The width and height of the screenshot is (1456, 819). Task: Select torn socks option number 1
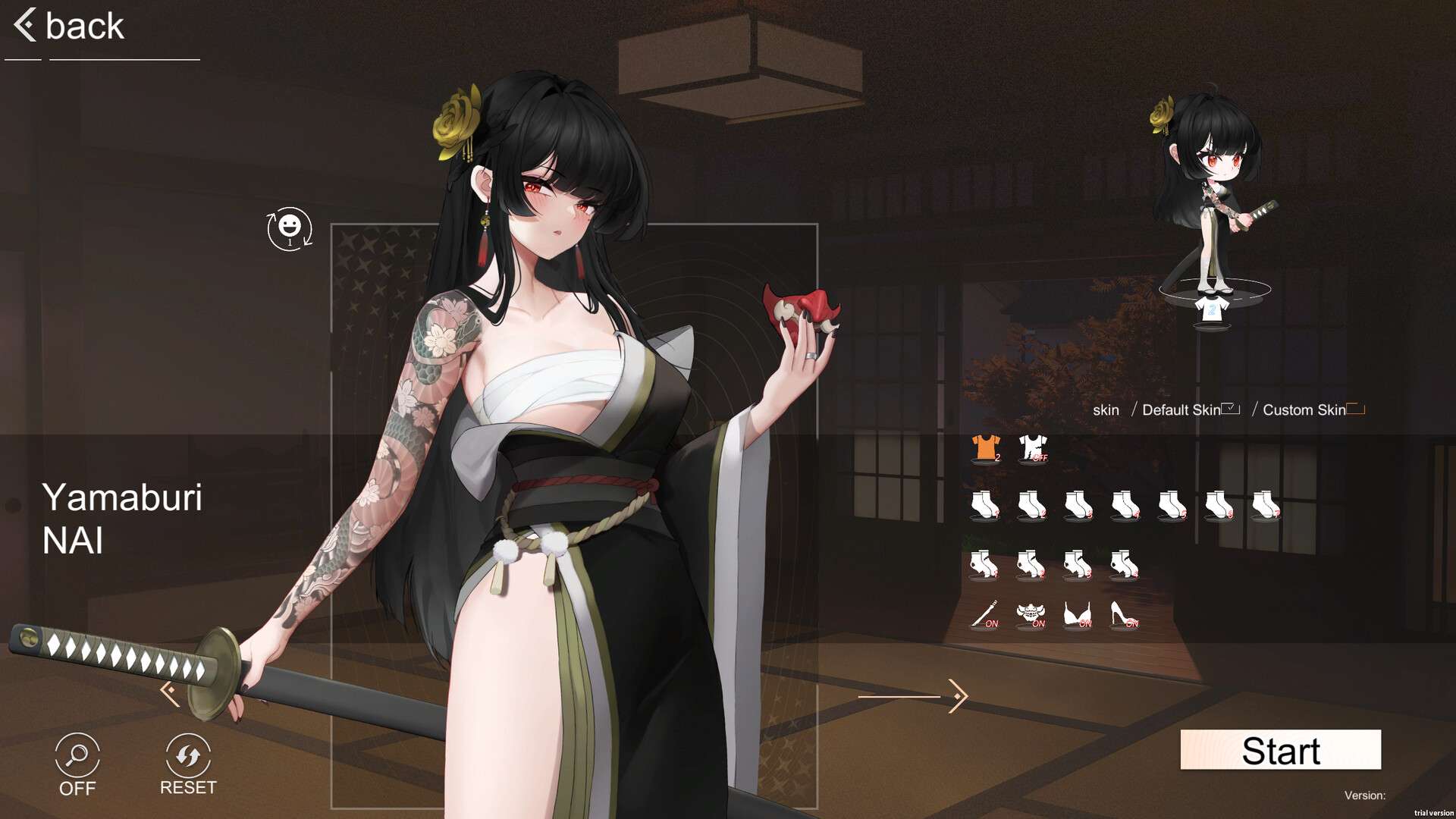(985, 565)
